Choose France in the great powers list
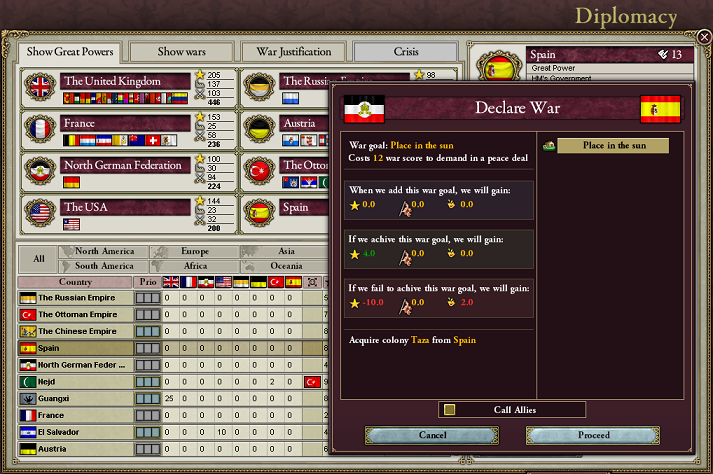The image size is (713, 474). [x=125, y=123]
